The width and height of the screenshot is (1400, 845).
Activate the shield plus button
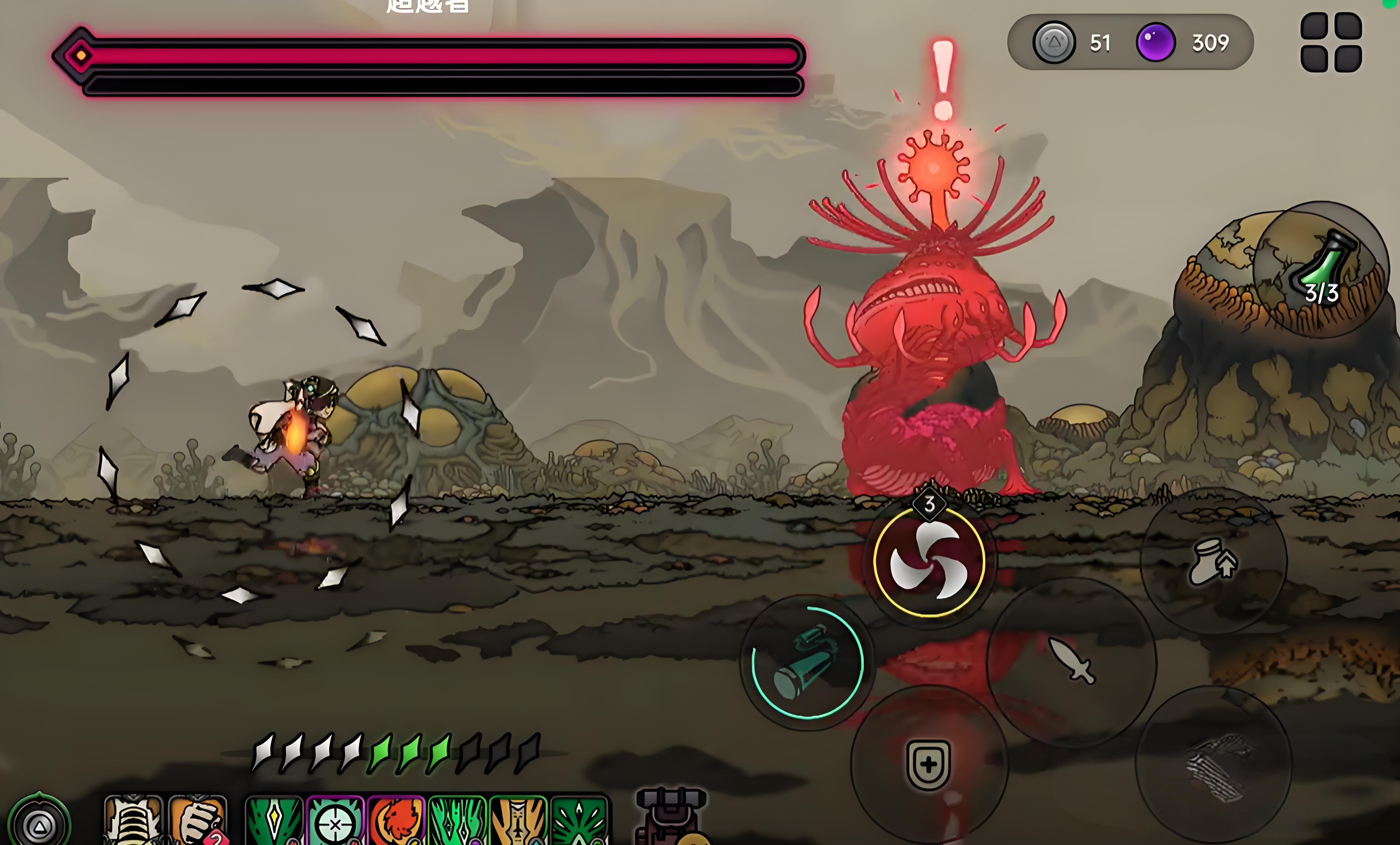tap(928, 764)
